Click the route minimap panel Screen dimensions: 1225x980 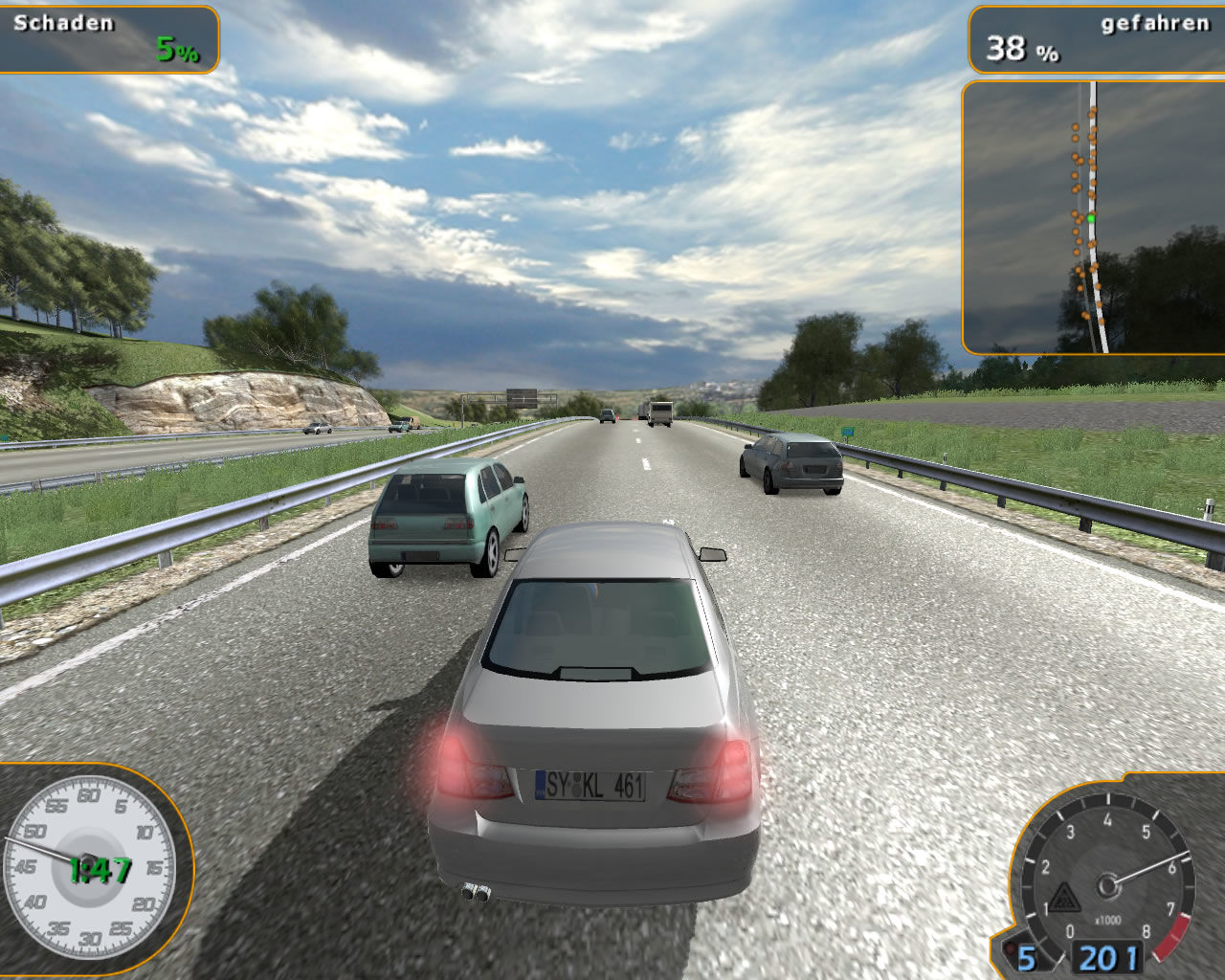pyautogui.click(x=1093, y=217)
